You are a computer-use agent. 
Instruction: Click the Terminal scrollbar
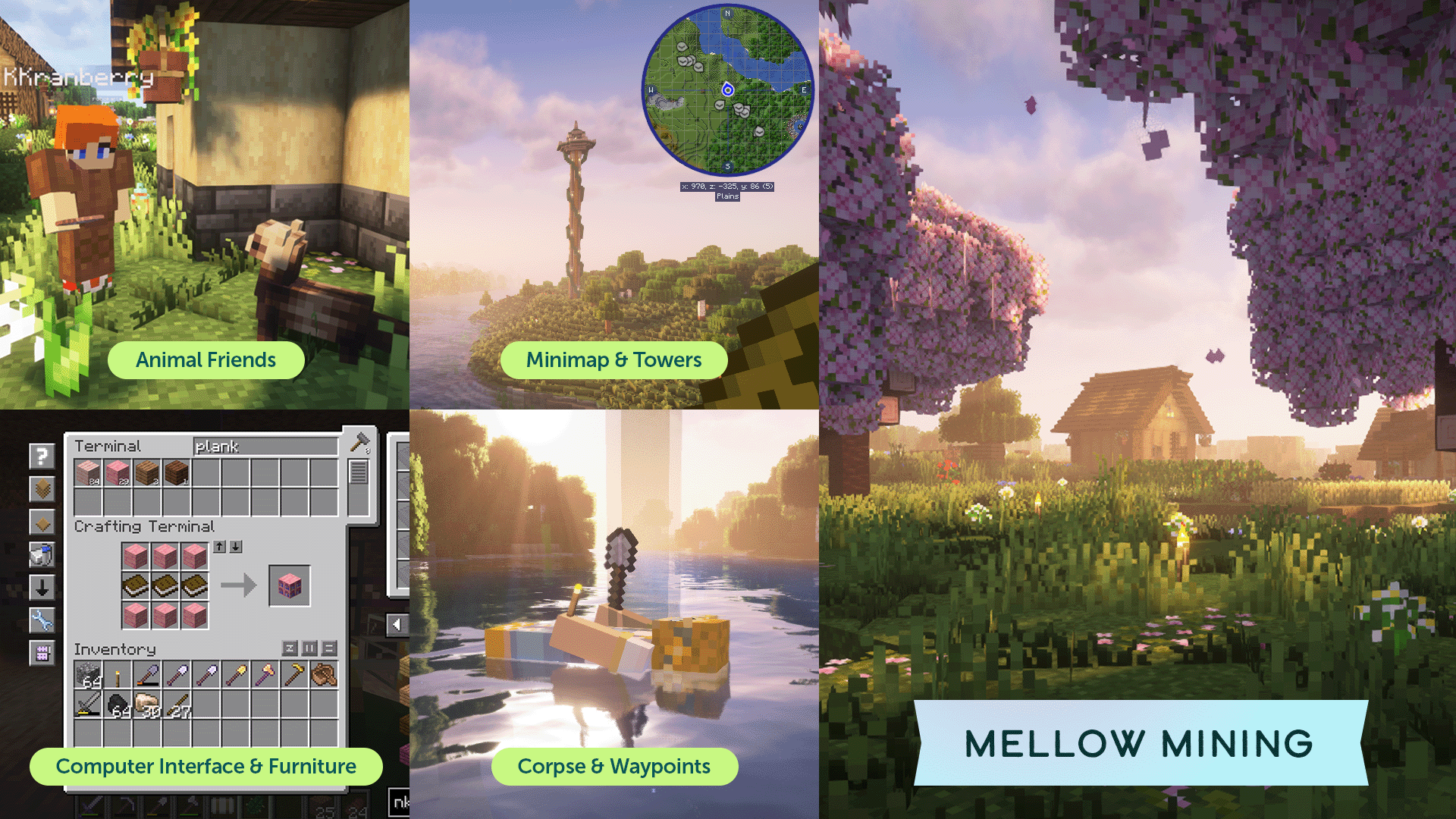pos(358,470)
